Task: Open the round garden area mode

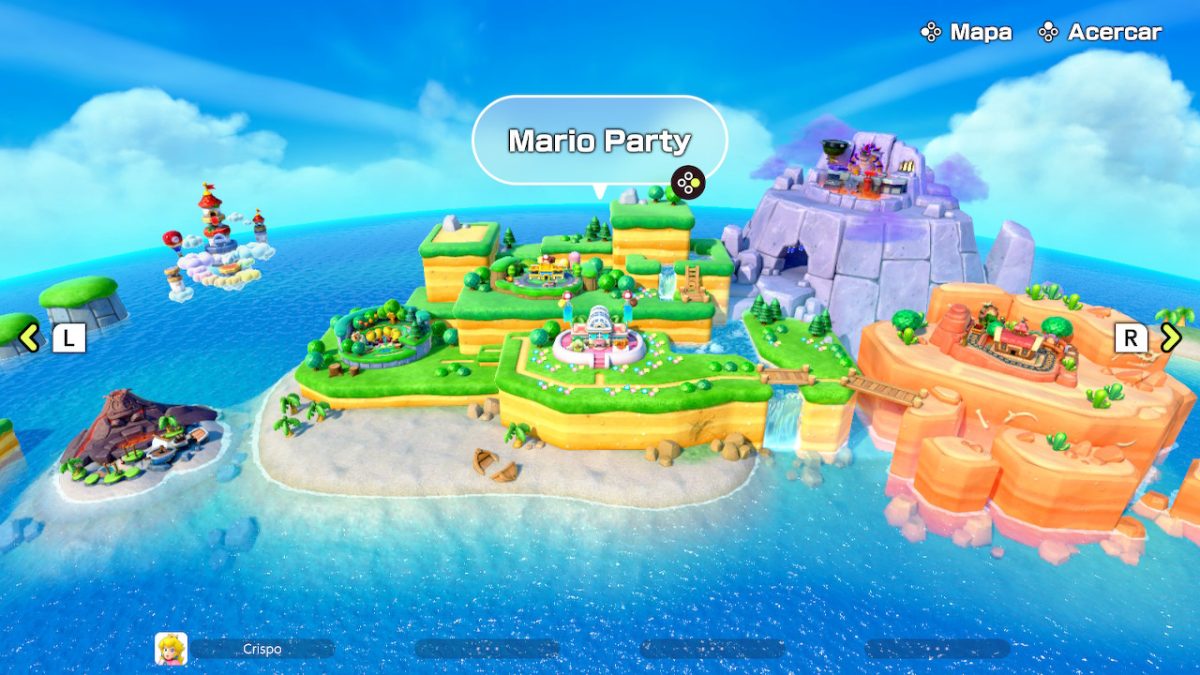Action: (383, 335)
